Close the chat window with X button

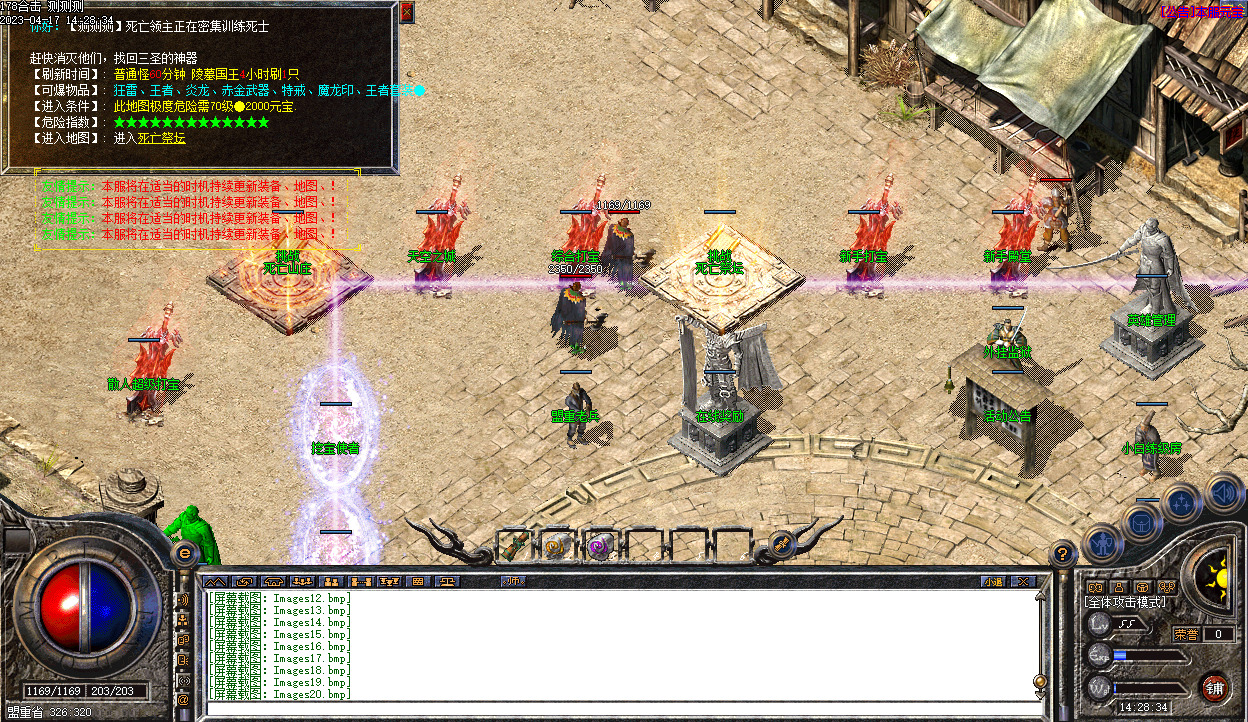pyautogui.click(x=1022, y=581)
